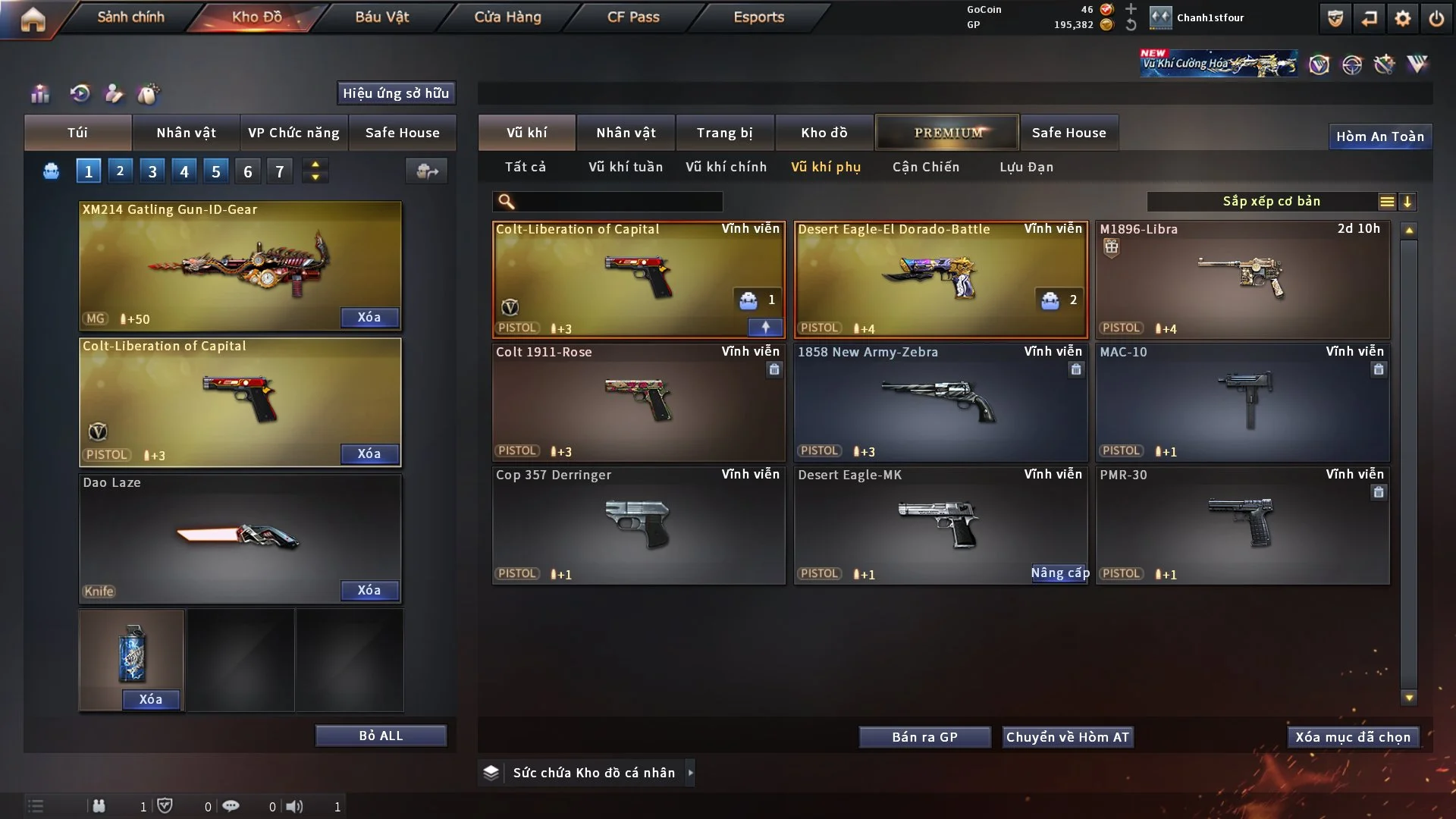The height and width of the screenshot is (819, 1456).
Task: Click the Bỏ ALL button
Action: click(x=381, y=736)
